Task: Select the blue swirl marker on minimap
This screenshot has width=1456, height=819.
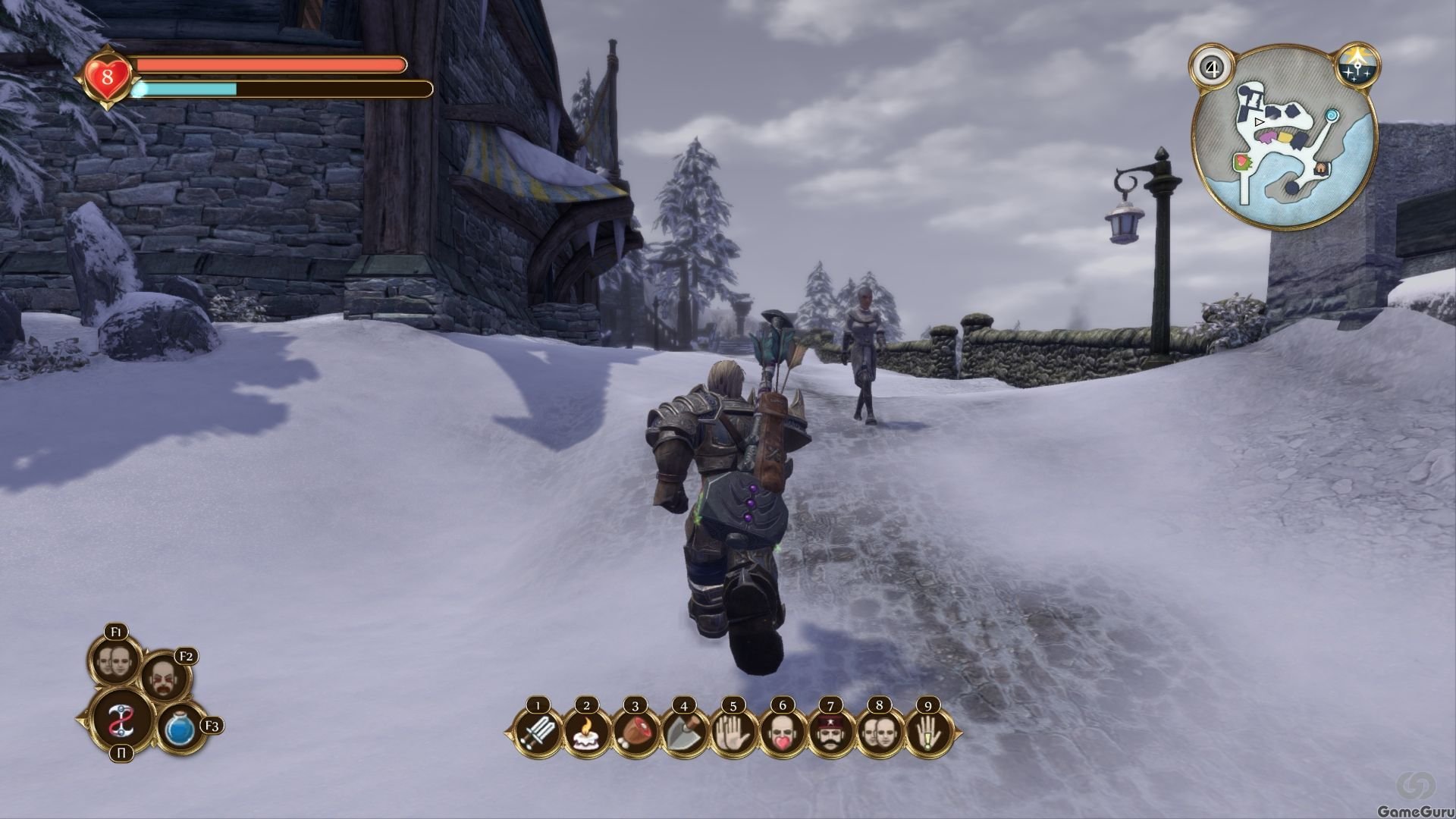Action: click(x=1332, y=115)
